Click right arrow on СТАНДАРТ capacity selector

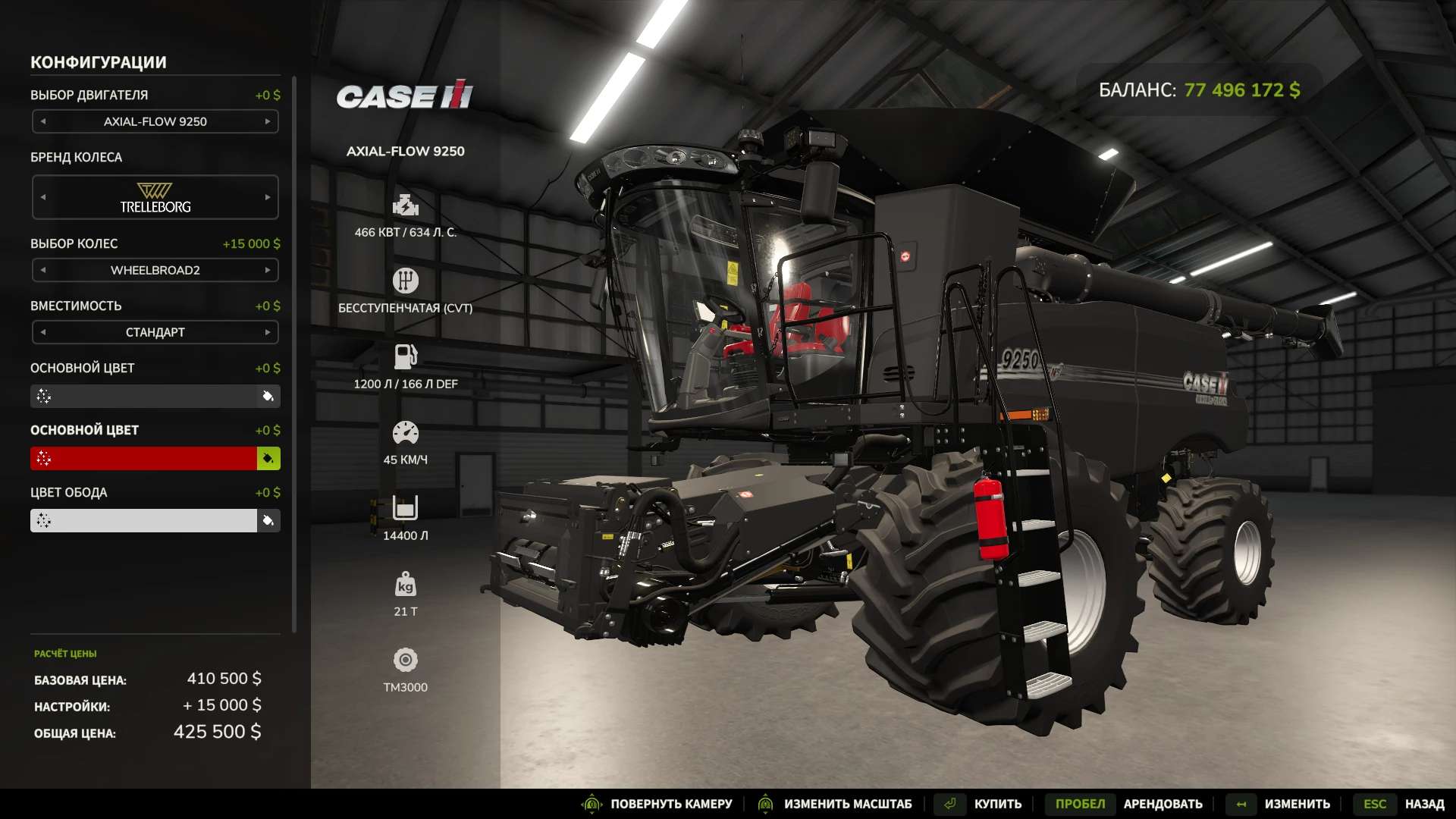pos(268,332)
